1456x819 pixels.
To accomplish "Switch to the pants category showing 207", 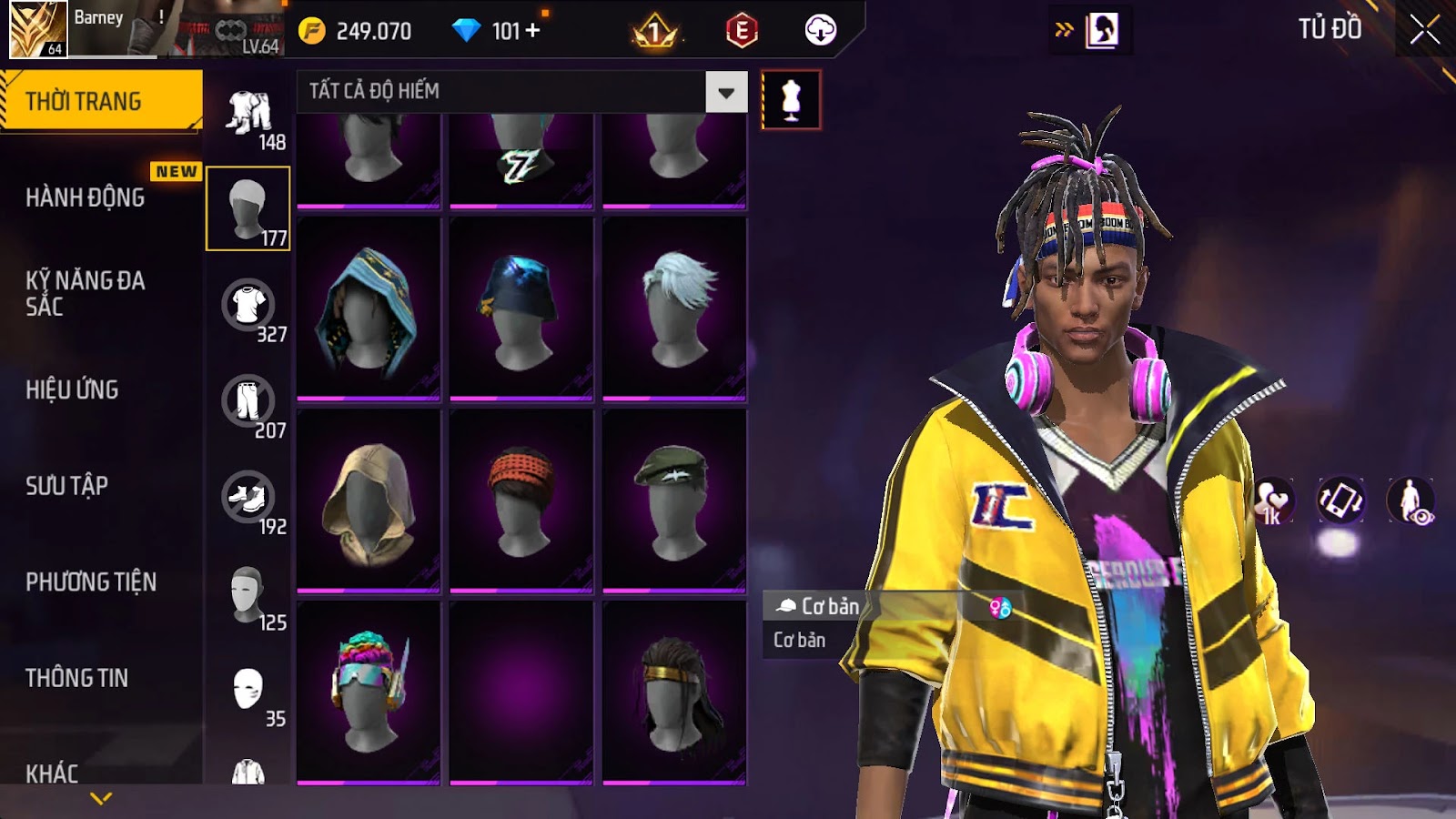I will (248, 401).
